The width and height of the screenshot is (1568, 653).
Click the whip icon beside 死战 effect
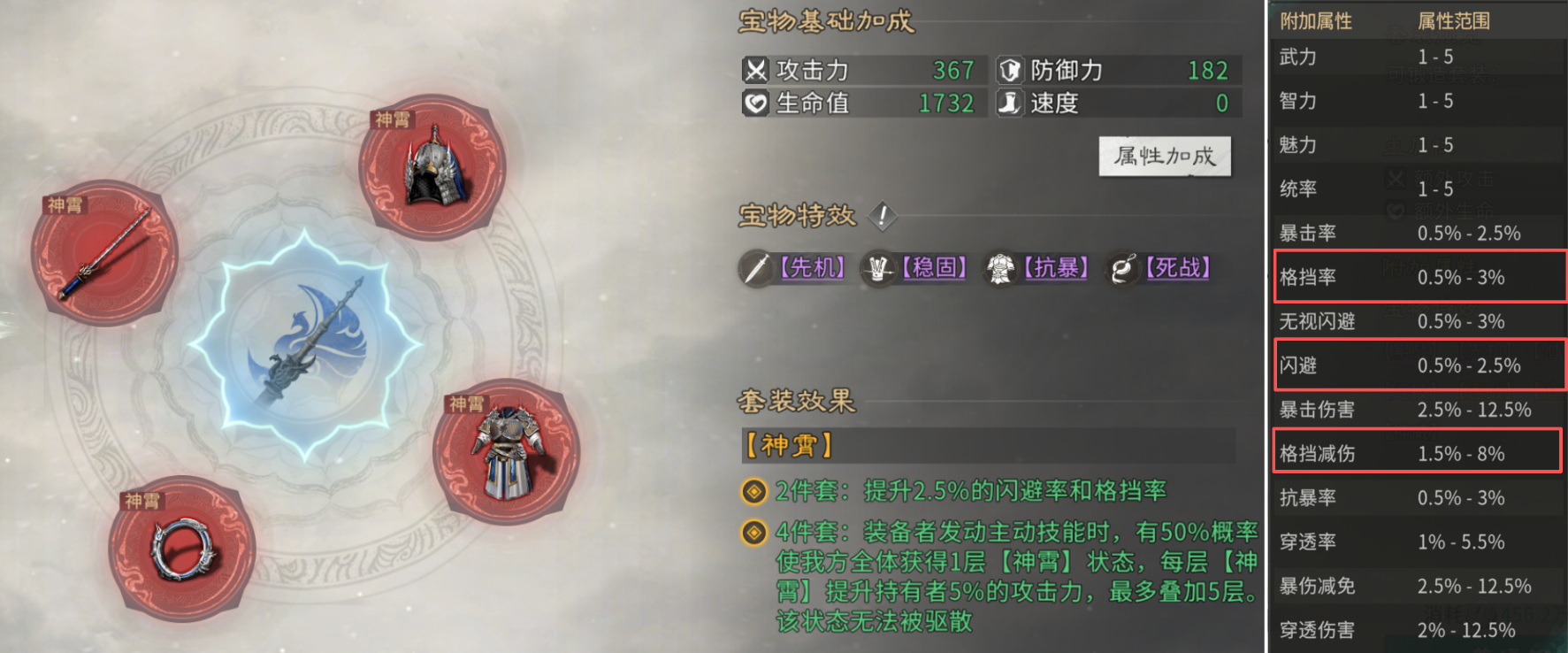tap(1122, 268)
